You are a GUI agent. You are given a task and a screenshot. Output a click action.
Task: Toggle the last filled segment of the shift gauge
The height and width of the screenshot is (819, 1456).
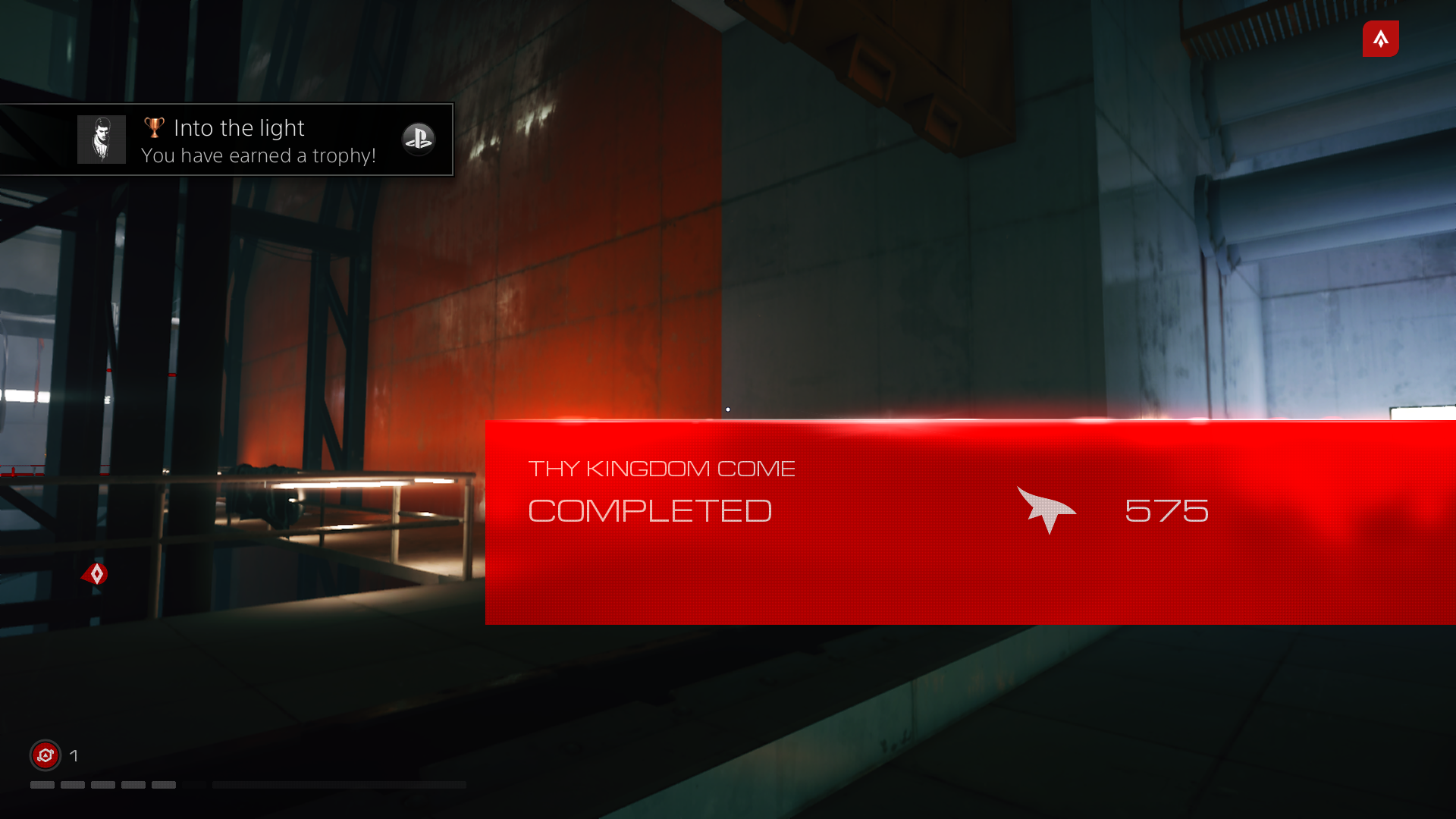point(164,785)
